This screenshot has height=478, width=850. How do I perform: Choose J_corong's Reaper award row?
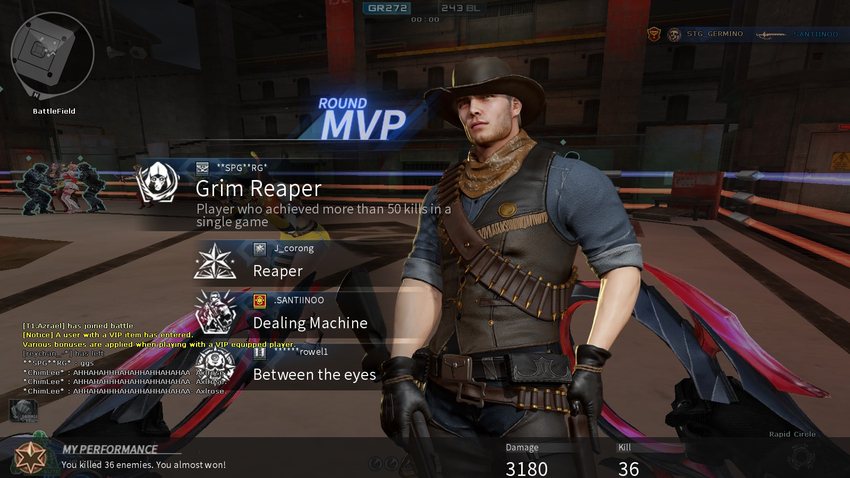[x=300, y=262]
